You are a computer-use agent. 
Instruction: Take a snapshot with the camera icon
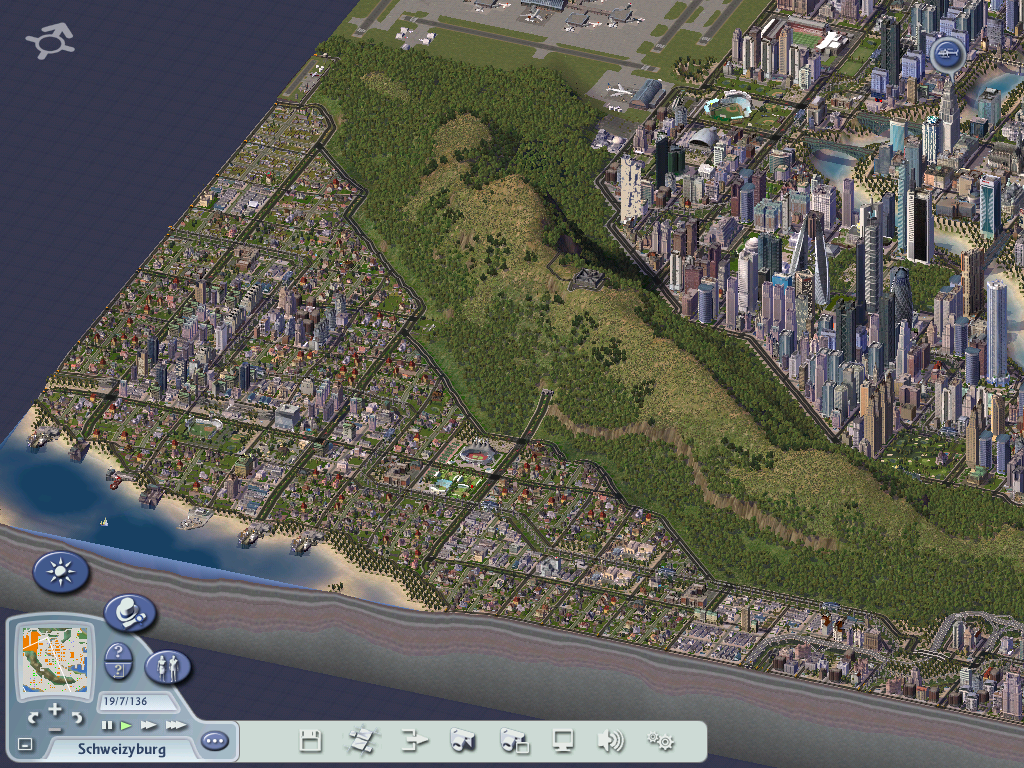(x=463, y=741)
